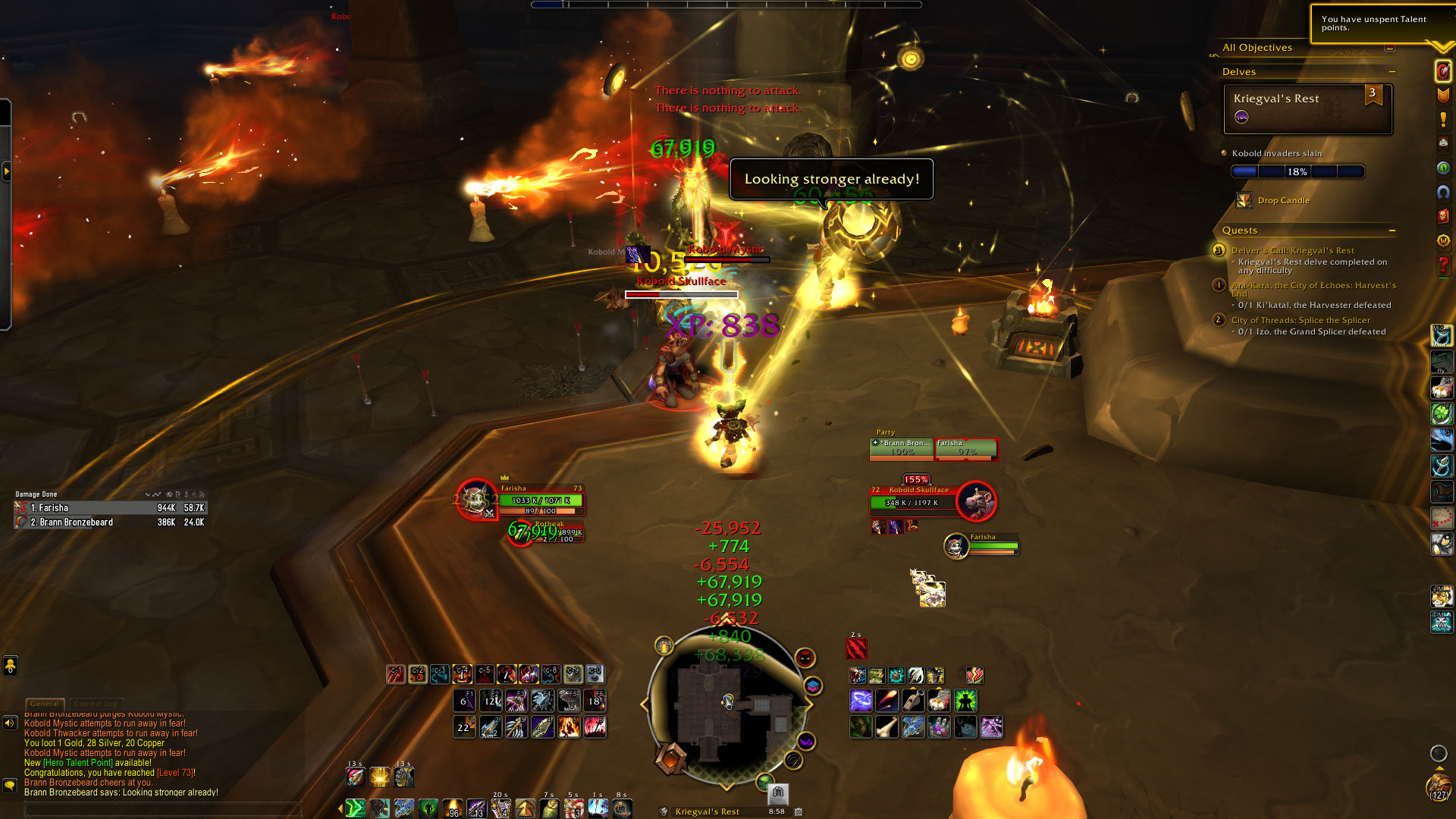Select City of Threads: Splice the Splicer quest

pos(1301,320)
